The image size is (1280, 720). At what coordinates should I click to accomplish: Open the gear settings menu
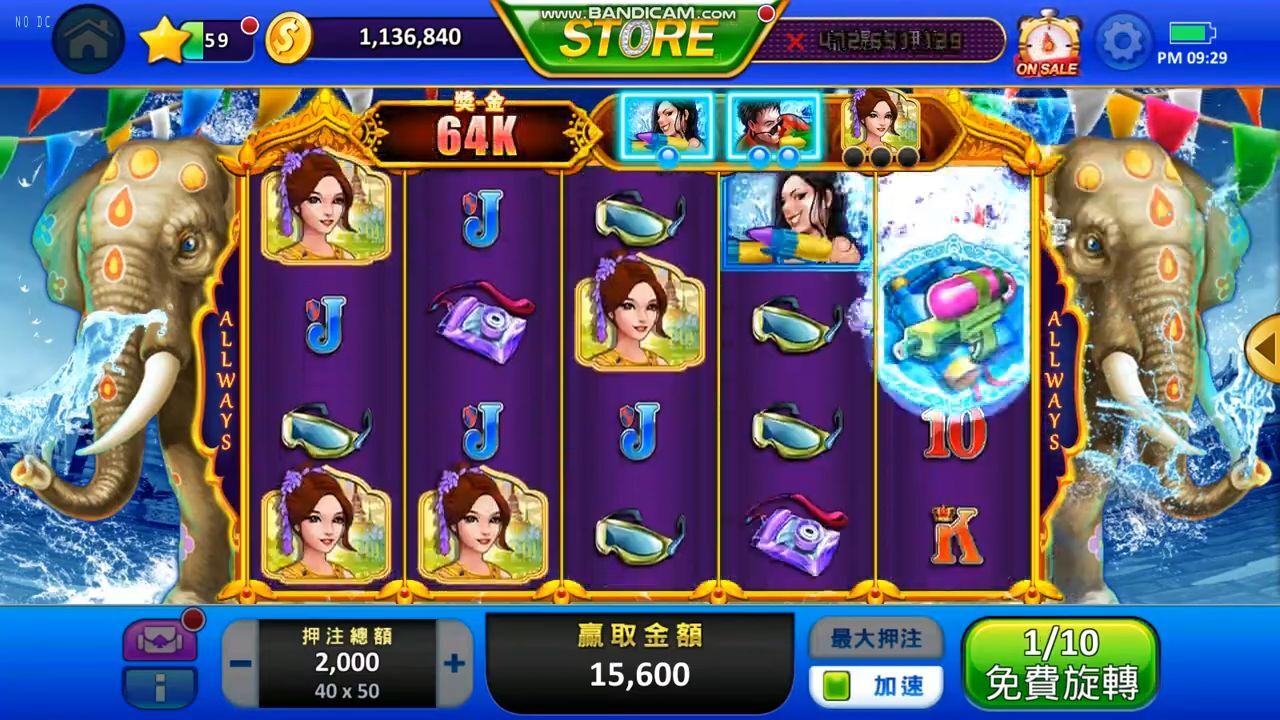tap(1124, 41)
